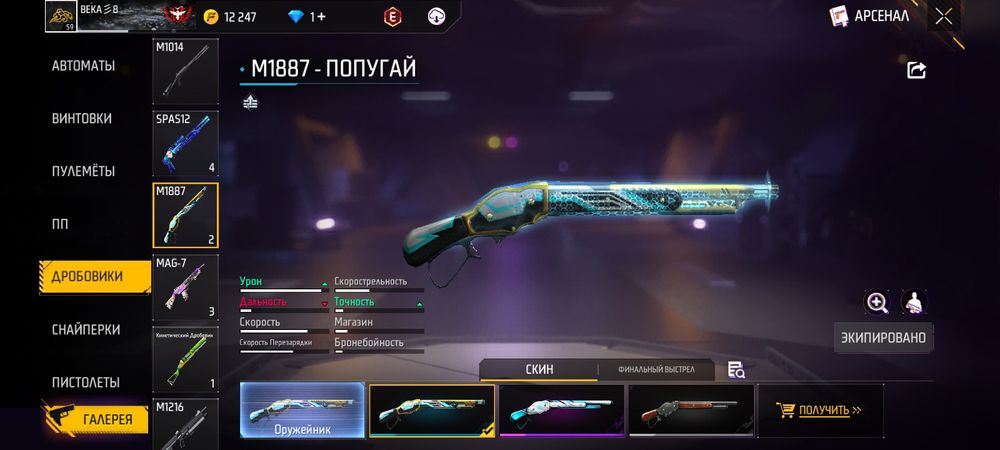Select the Кинетический Дробовик thumbnail

coord(185,360)
